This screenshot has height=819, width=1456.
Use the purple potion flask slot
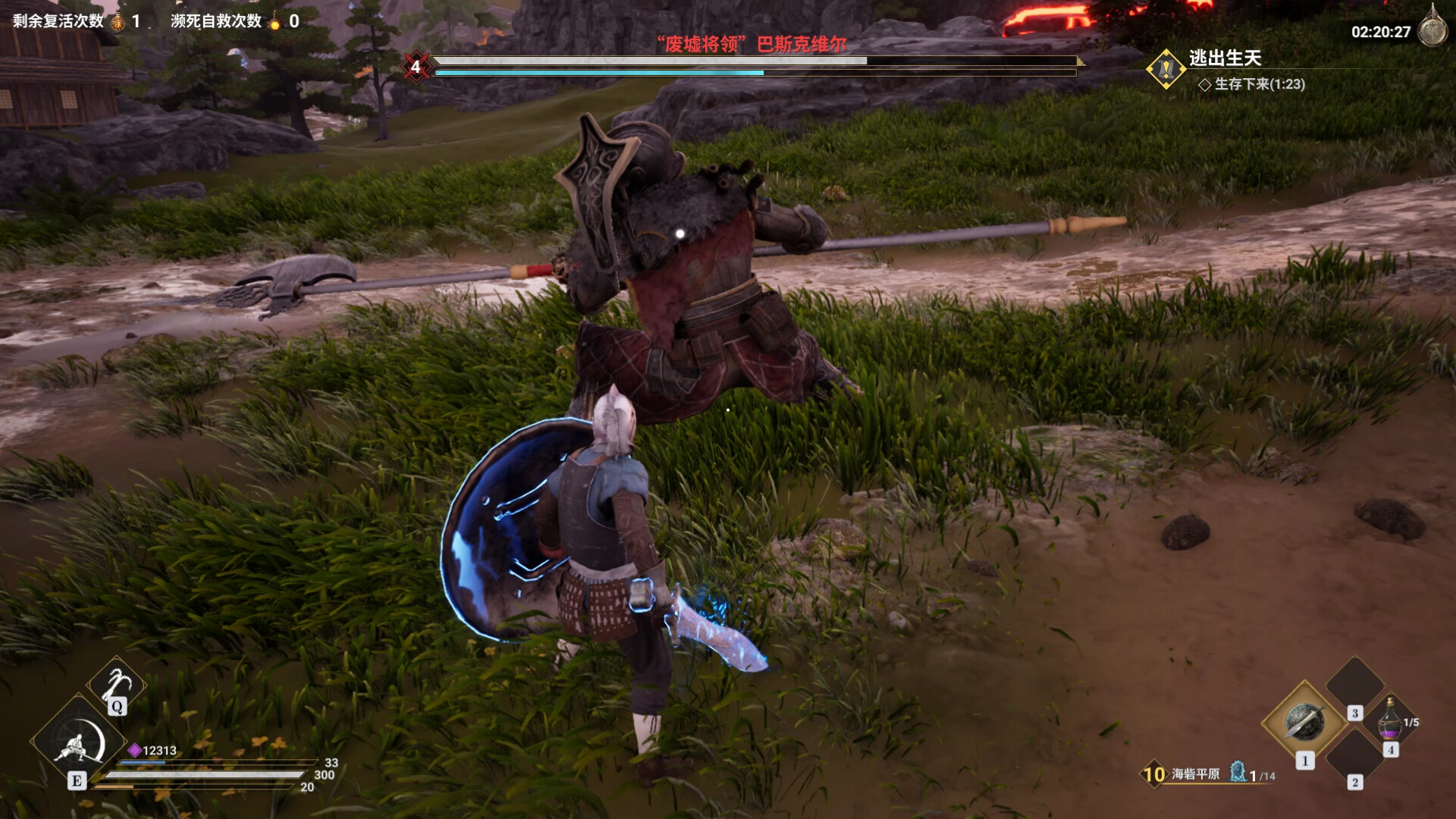1389,719
